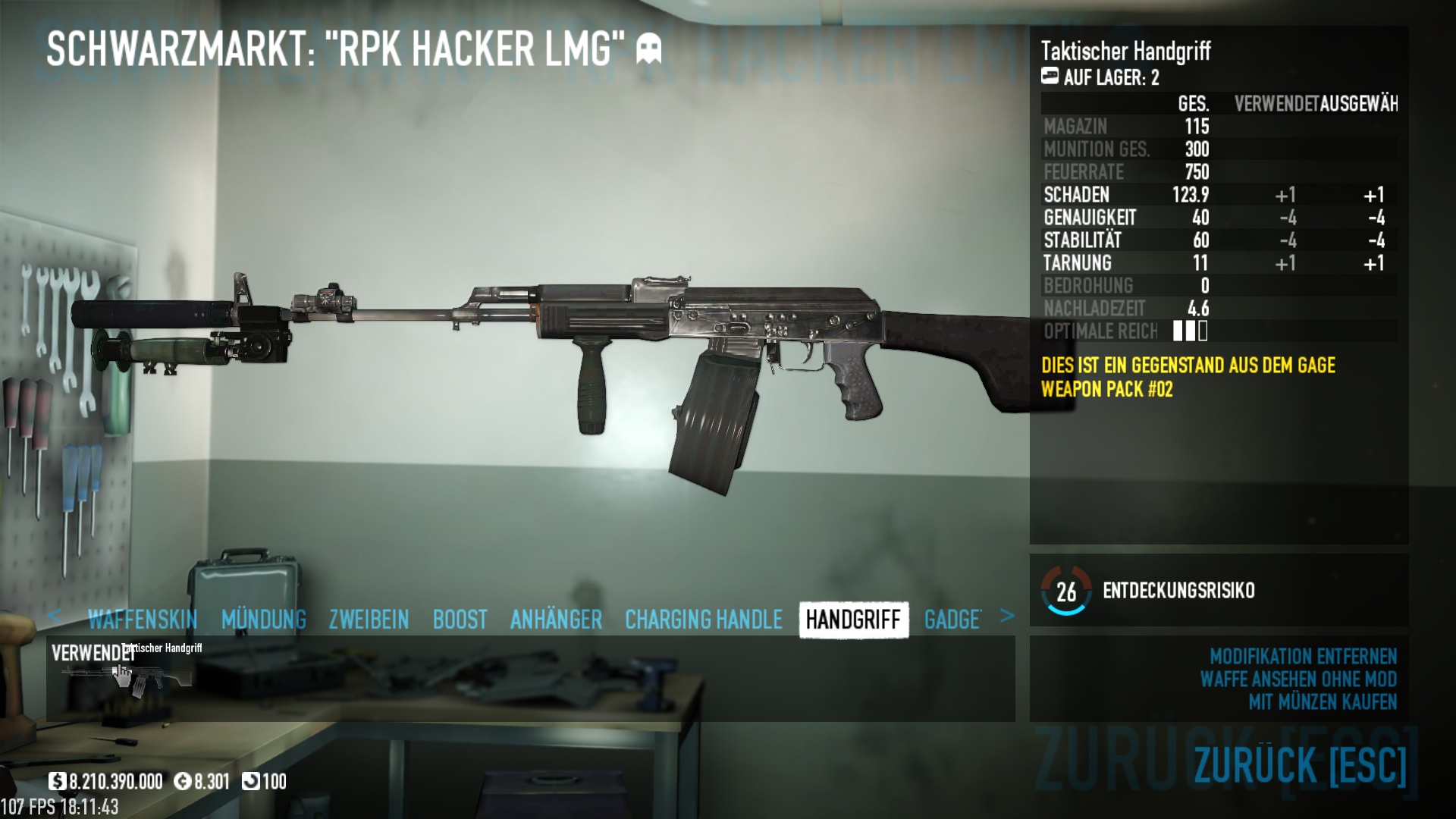The width and height of the screenshot is (1456, 819).
Task: Click the left arrow beside the category tabs
Action: tap(54, 616)
